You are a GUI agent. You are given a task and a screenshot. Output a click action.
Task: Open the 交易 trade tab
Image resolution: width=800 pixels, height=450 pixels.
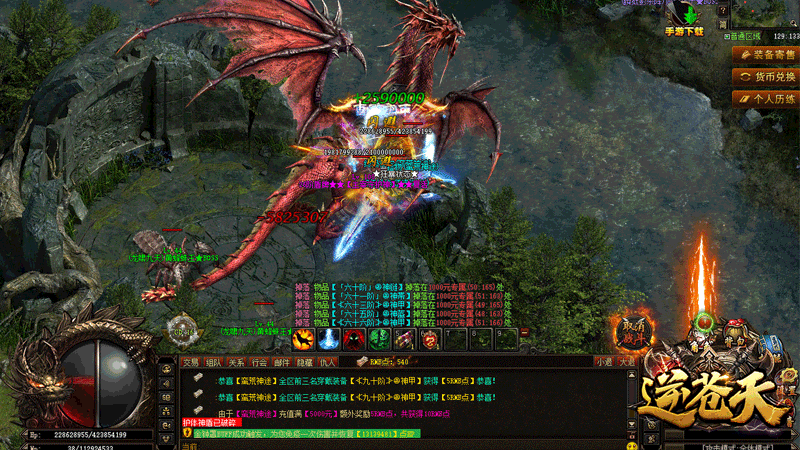tap(190, 362)
